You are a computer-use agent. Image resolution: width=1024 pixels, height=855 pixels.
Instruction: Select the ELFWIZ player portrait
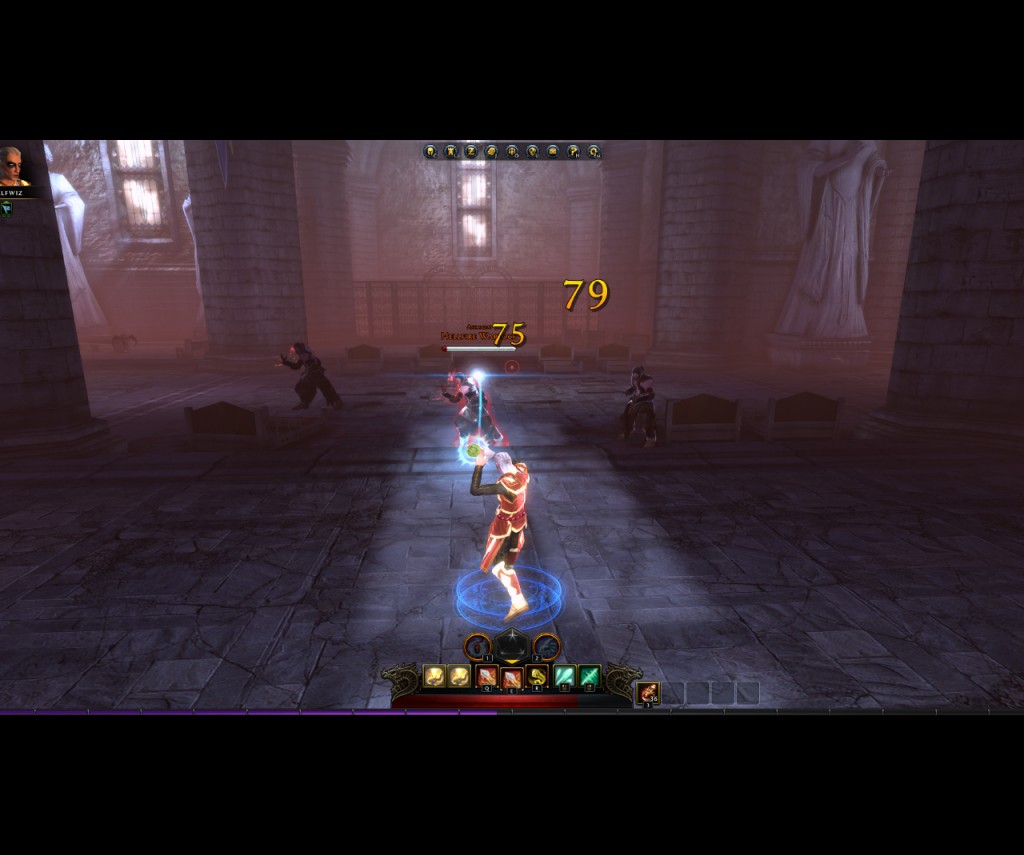tap(15, 167)
